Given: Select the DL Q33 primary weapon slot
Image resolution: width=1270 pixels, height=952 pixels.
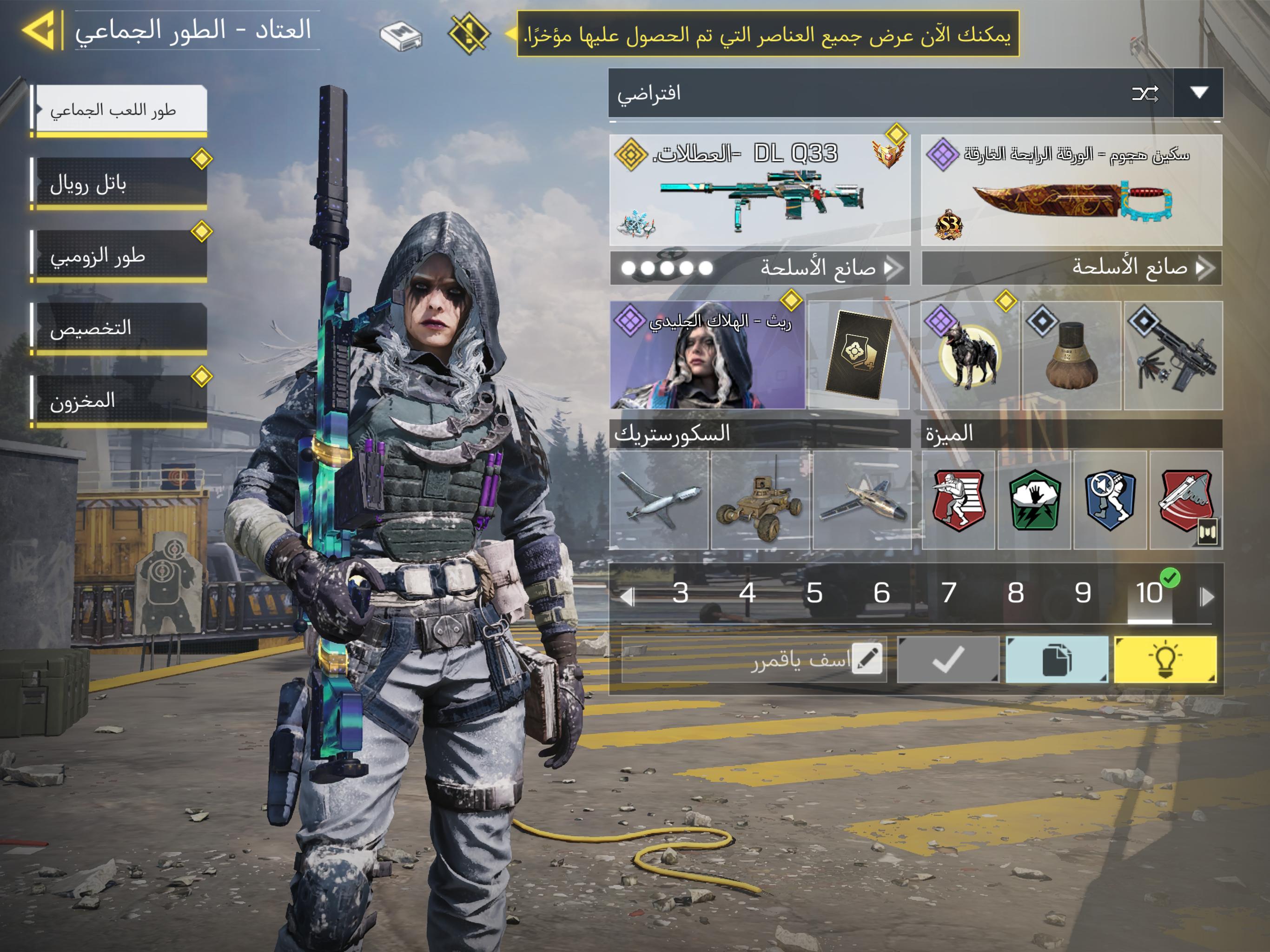Looking at the screenshot, I should coord(760,191).
